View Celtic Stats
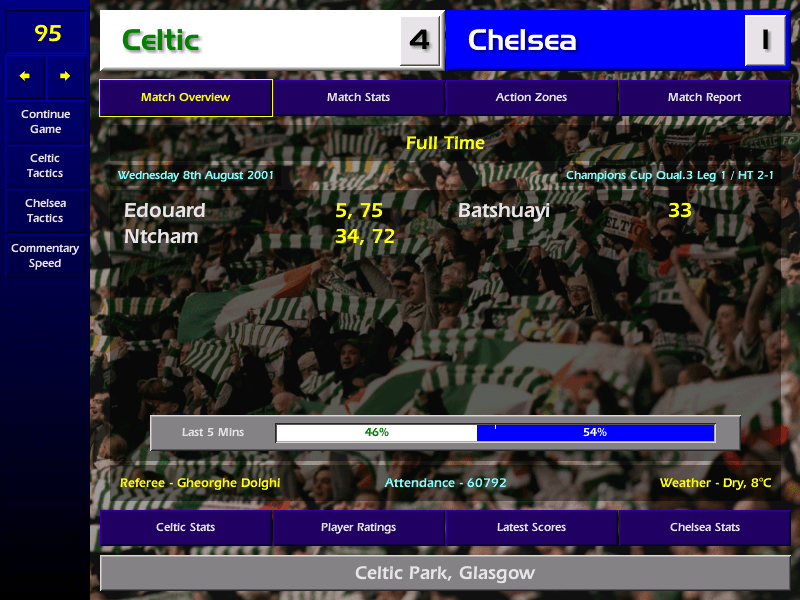Screen dimensions: 800x600 click(186, 527)
